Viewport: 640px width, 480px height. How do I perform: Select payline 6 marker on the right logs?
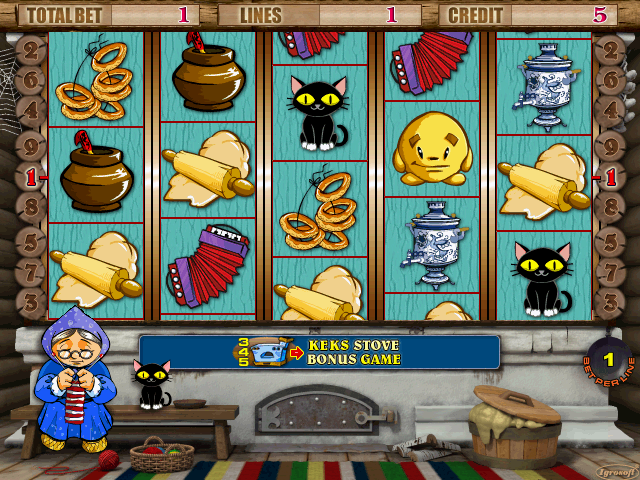pos(609,79)
